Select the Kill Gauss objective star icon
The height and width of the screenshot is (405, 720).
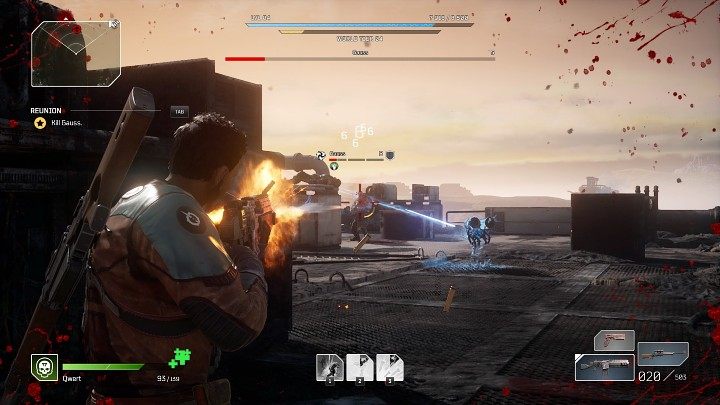pos(40,123)
